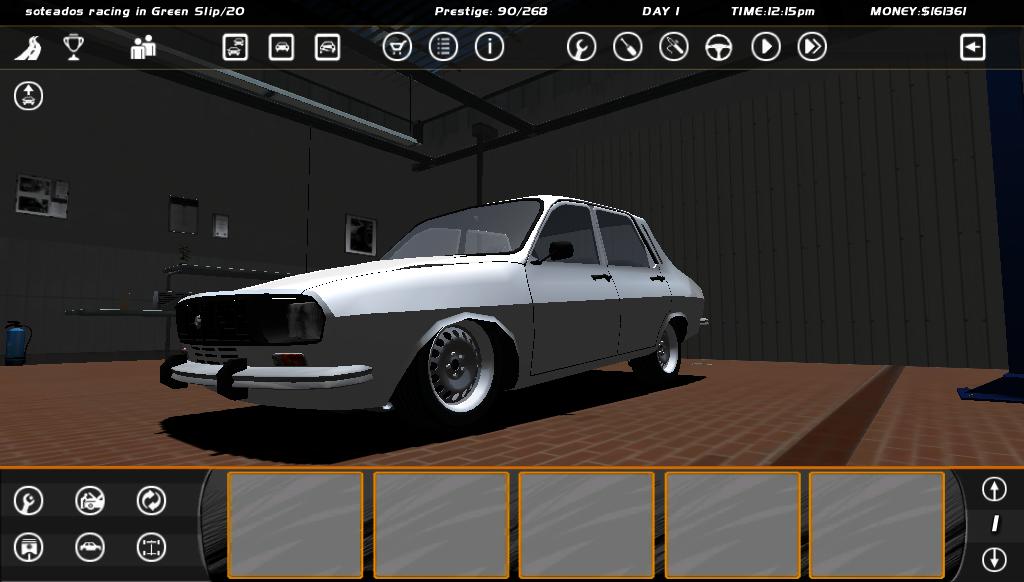Go to previous parts page with up arrow

click(993, 489)
